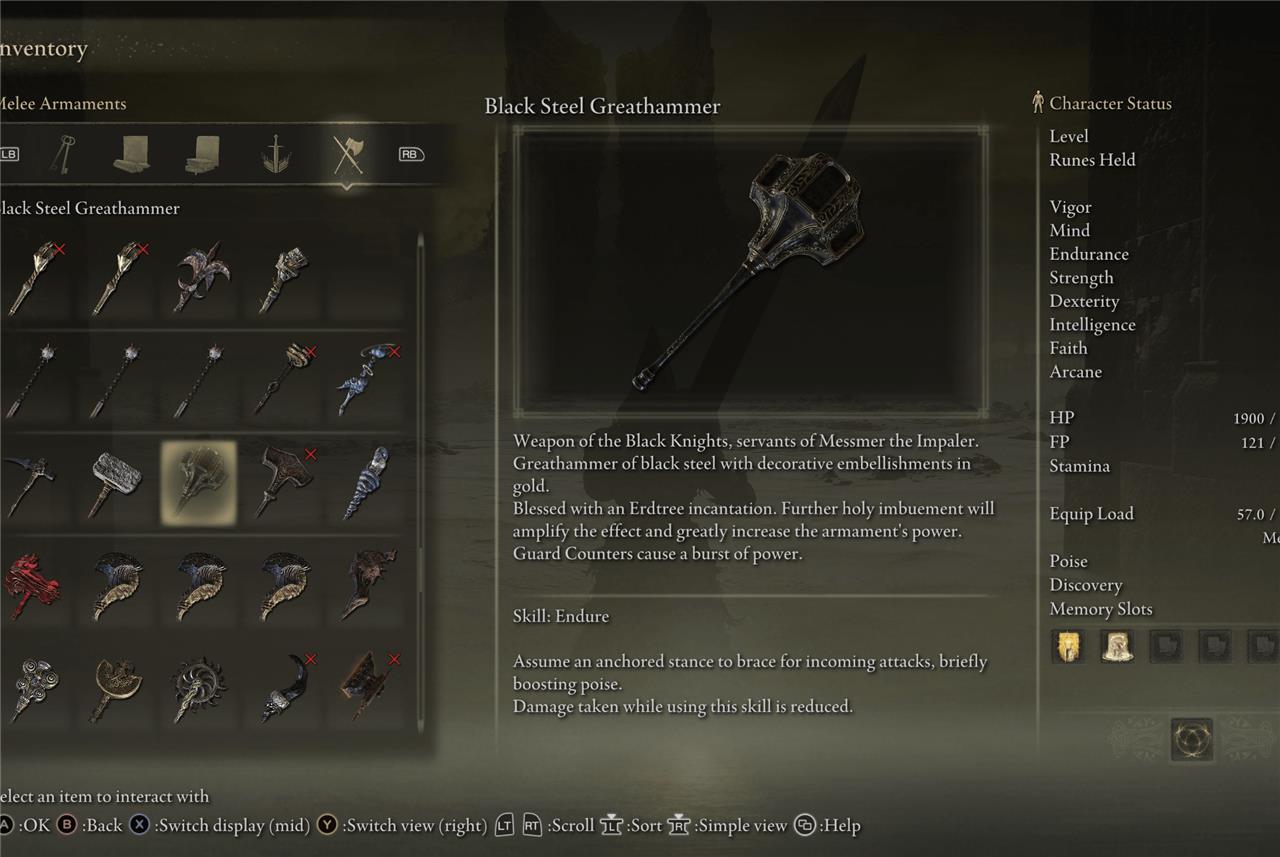
Task: Select the blue spiral drill hammer
Action: click(x=366, y=483)
